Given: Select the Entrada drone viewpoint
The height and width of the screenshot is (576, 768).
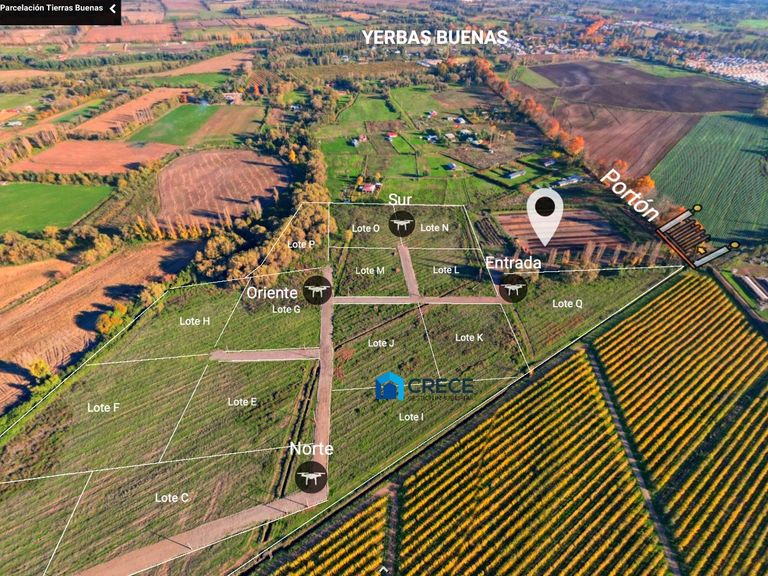Looking at the screenshot, I should tap(513, 288).
